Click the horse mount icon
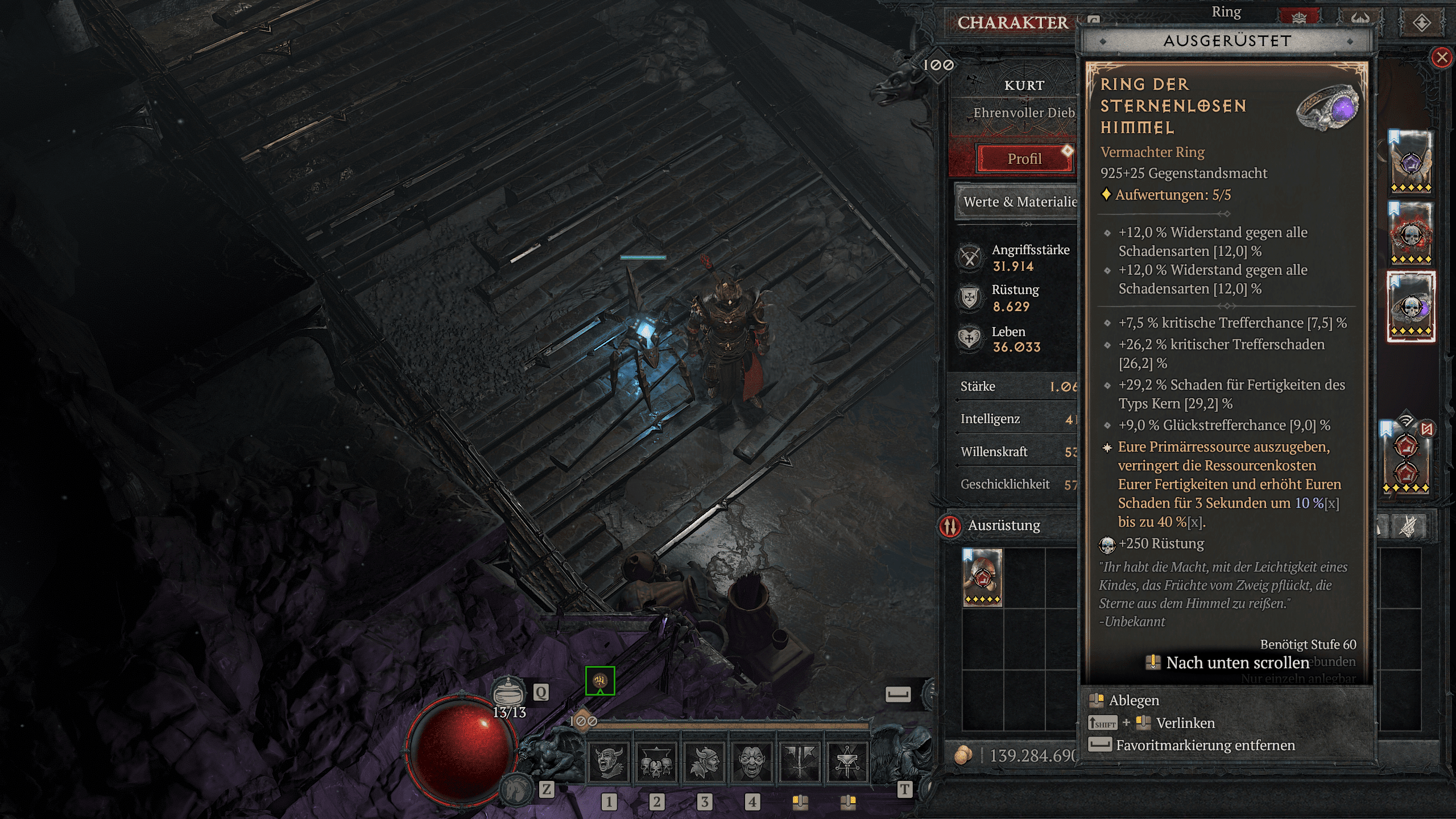This screenshot has height=819, width=1456. 516,790
